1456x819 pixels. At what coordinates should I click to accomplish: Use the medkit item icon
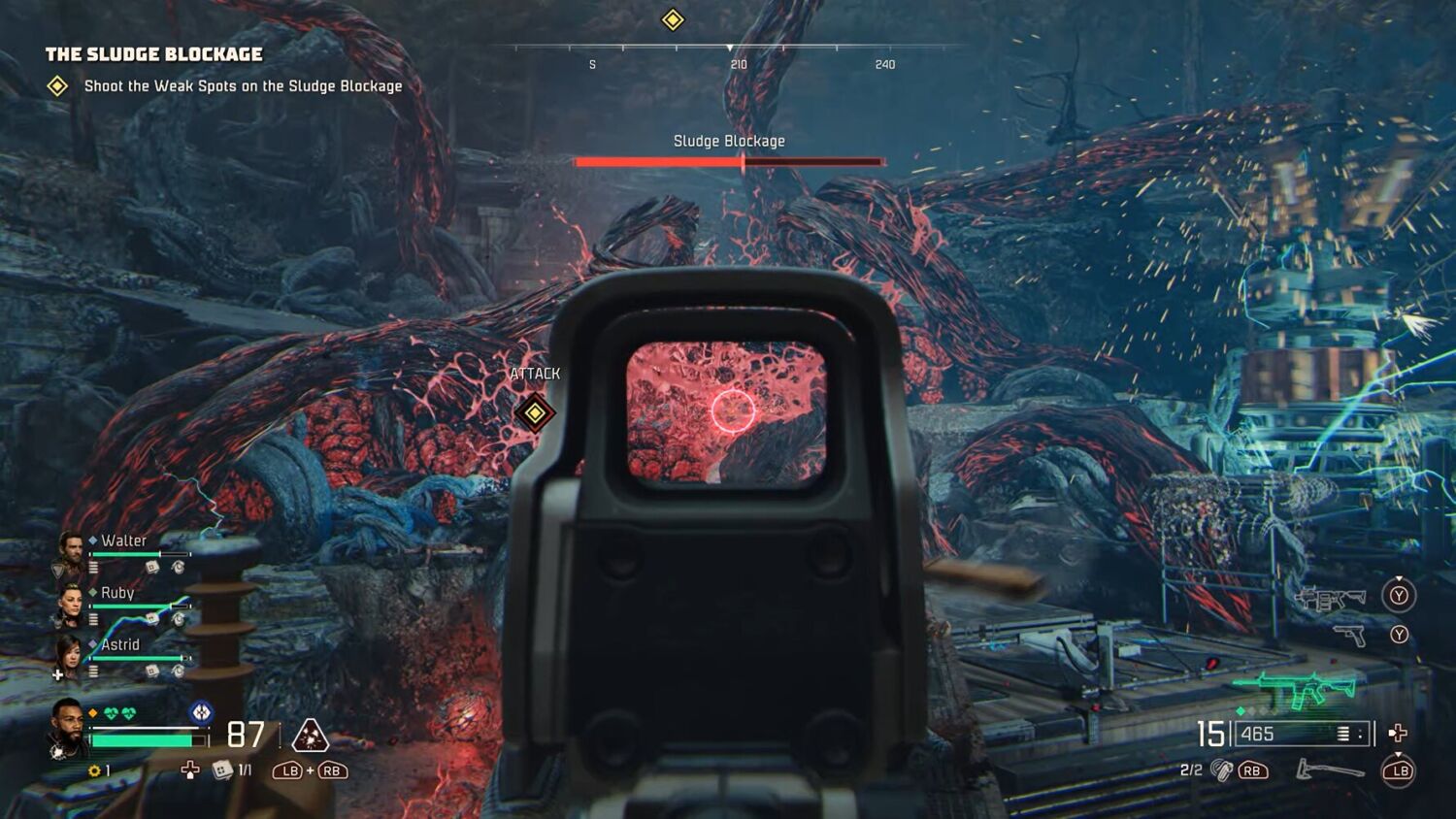[x=222, y=770]
